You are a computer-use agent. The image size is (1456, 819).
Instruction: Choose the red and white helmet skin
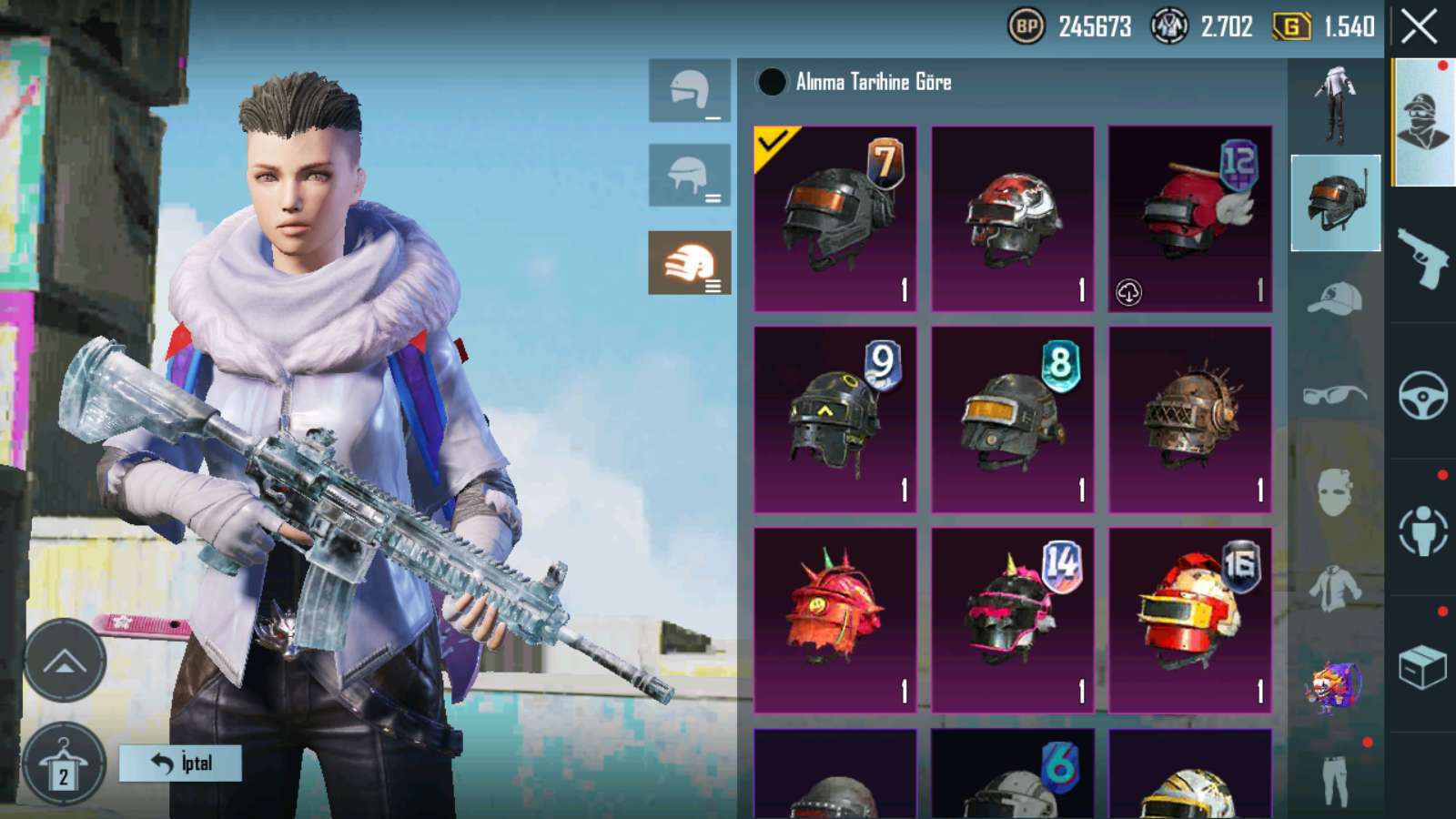click(1012, 219)
